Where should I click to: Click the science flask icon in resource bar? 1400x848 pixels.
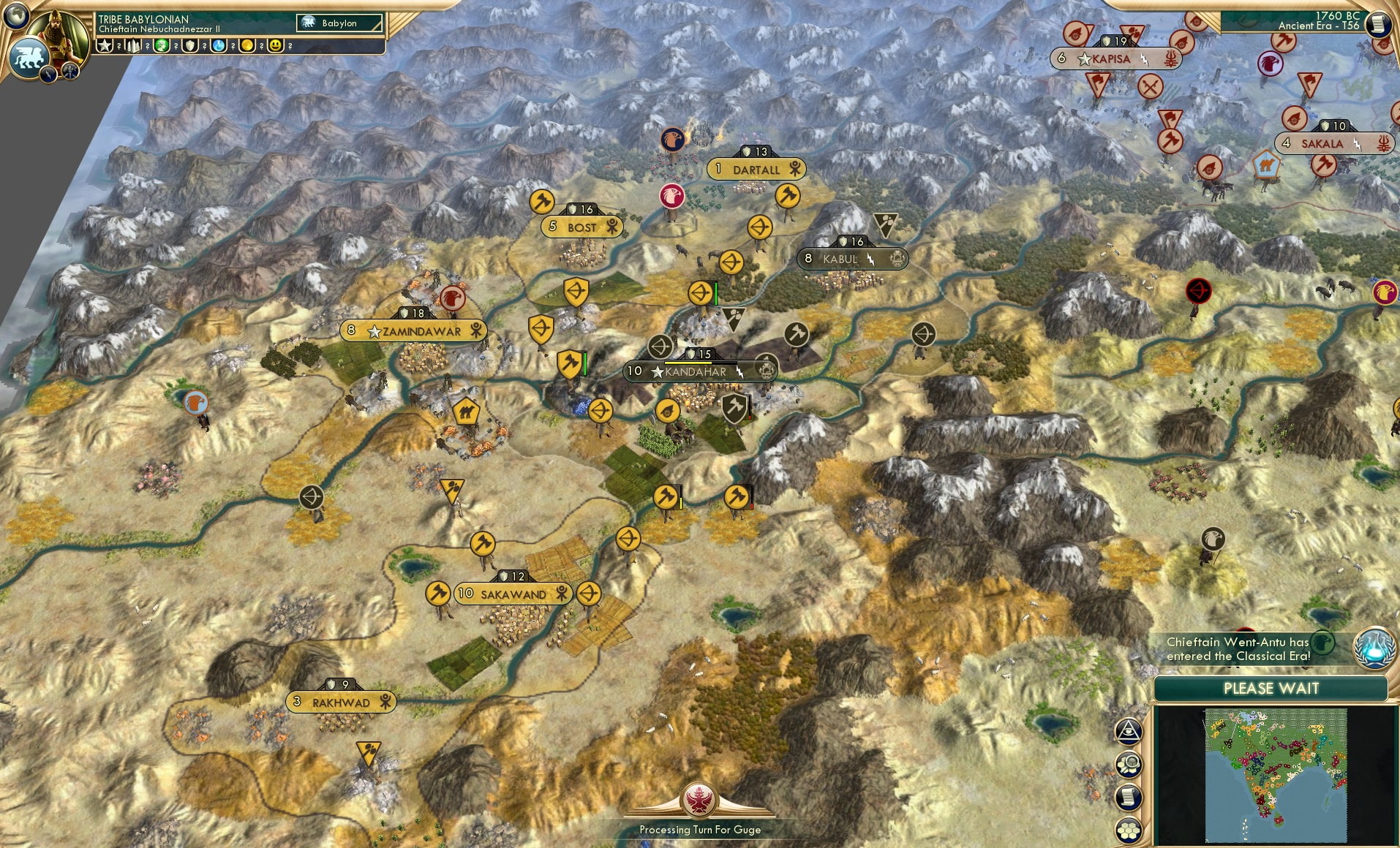[x=217, y=45]
